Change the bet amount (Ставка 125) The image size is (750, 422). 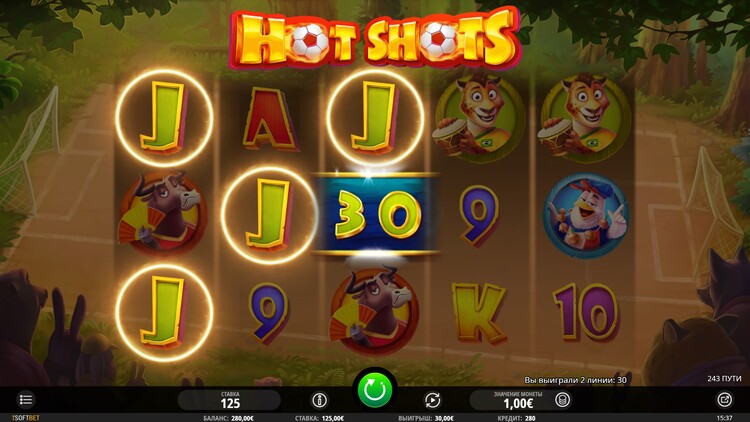click(231, 400)
